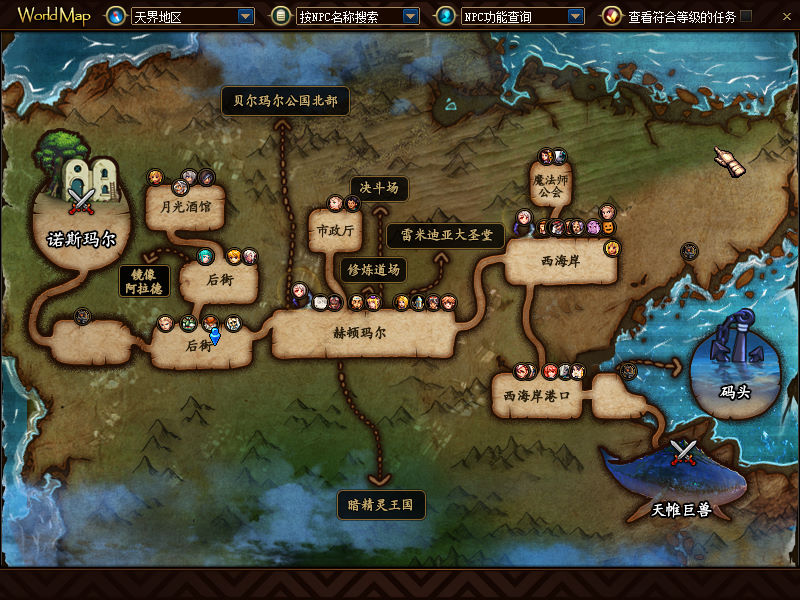
Task: Choose the 决斗场 arena label
Action: 379,188
